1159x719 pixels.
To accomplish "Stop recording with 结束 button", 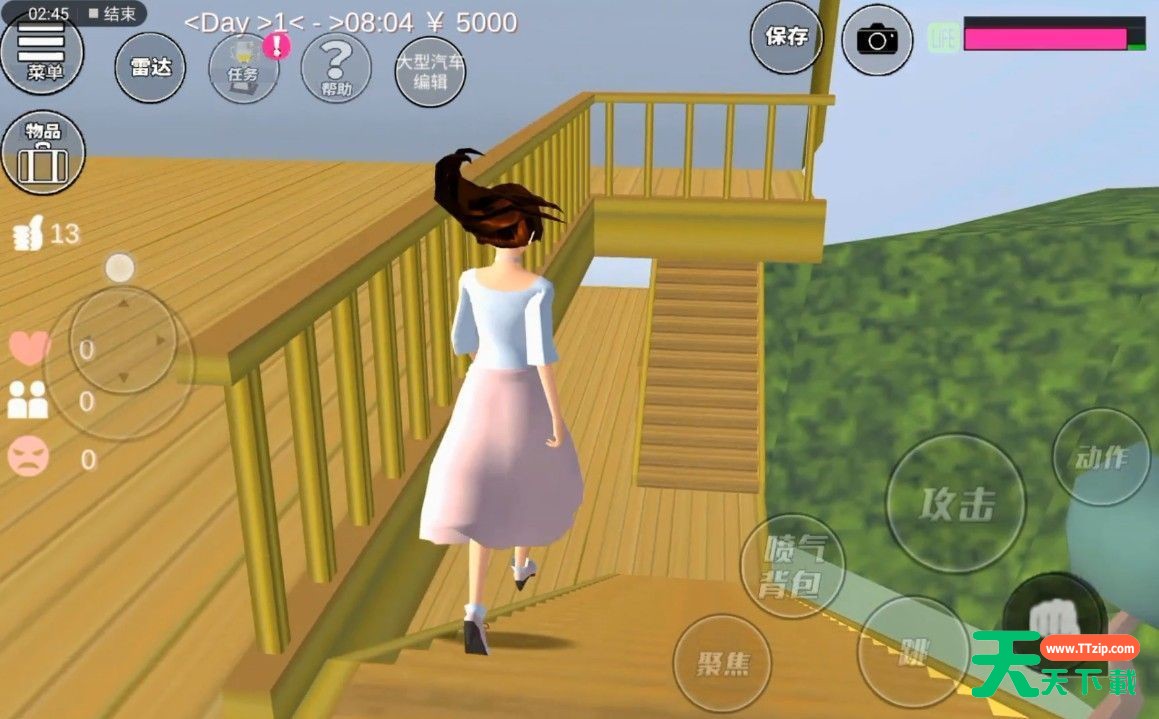I will [112, 14].
